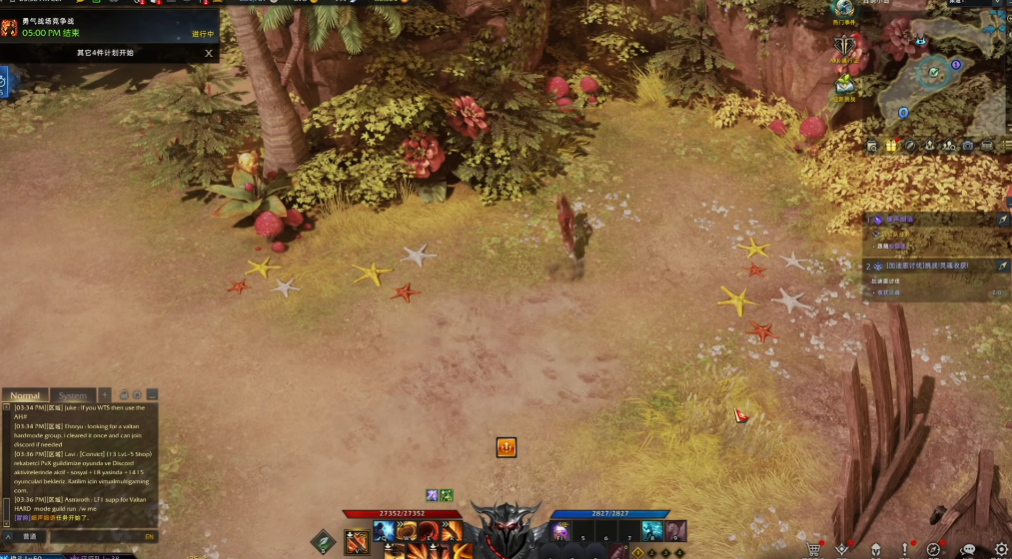Switch to the Normal chat tab
The width and height of the screenshot is (1012, 559).
point(25,396)
